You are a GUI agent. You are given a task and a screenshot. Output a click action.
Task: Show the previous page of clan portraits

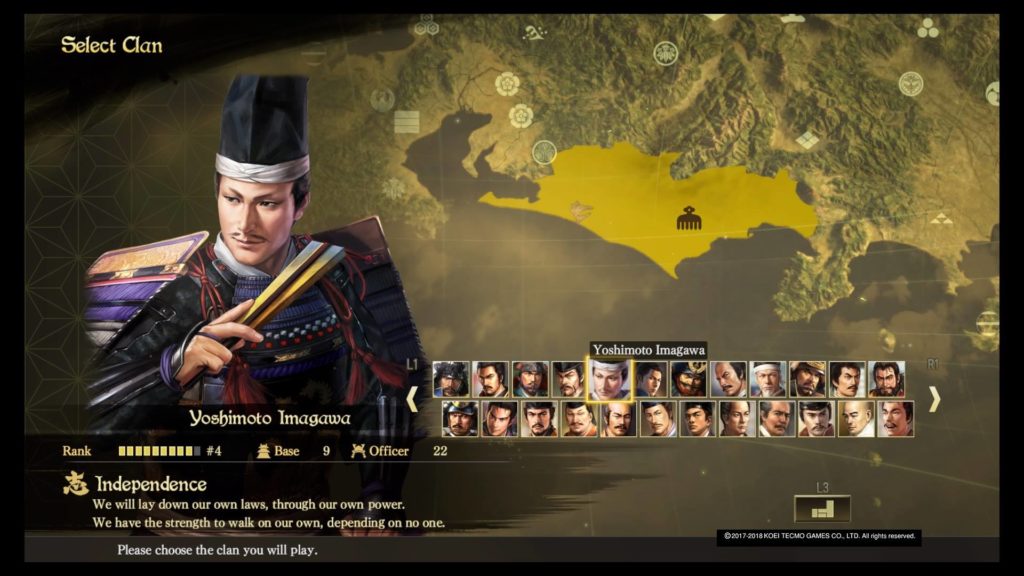point(412,399)
